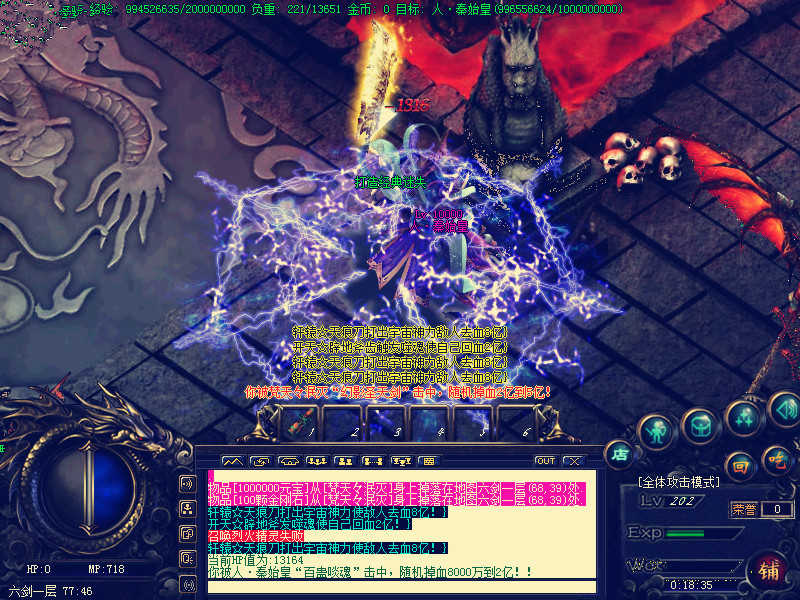This screenshot has height=600, width=800.
Task: Open the character equipment panel button
Action: (x=656, y=432)
